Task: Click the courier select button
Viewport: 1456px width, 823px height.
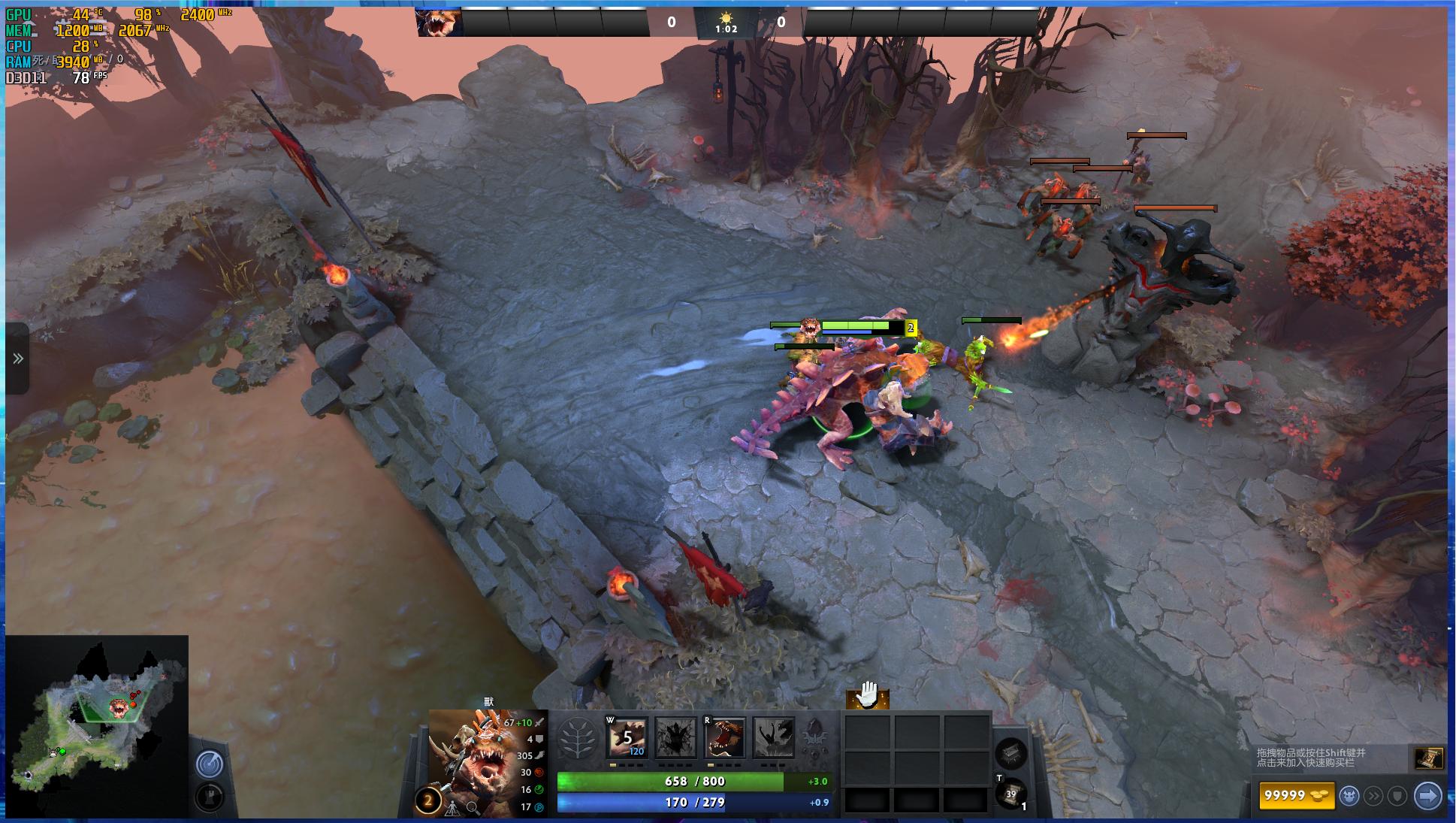Action: (1349, 795)
